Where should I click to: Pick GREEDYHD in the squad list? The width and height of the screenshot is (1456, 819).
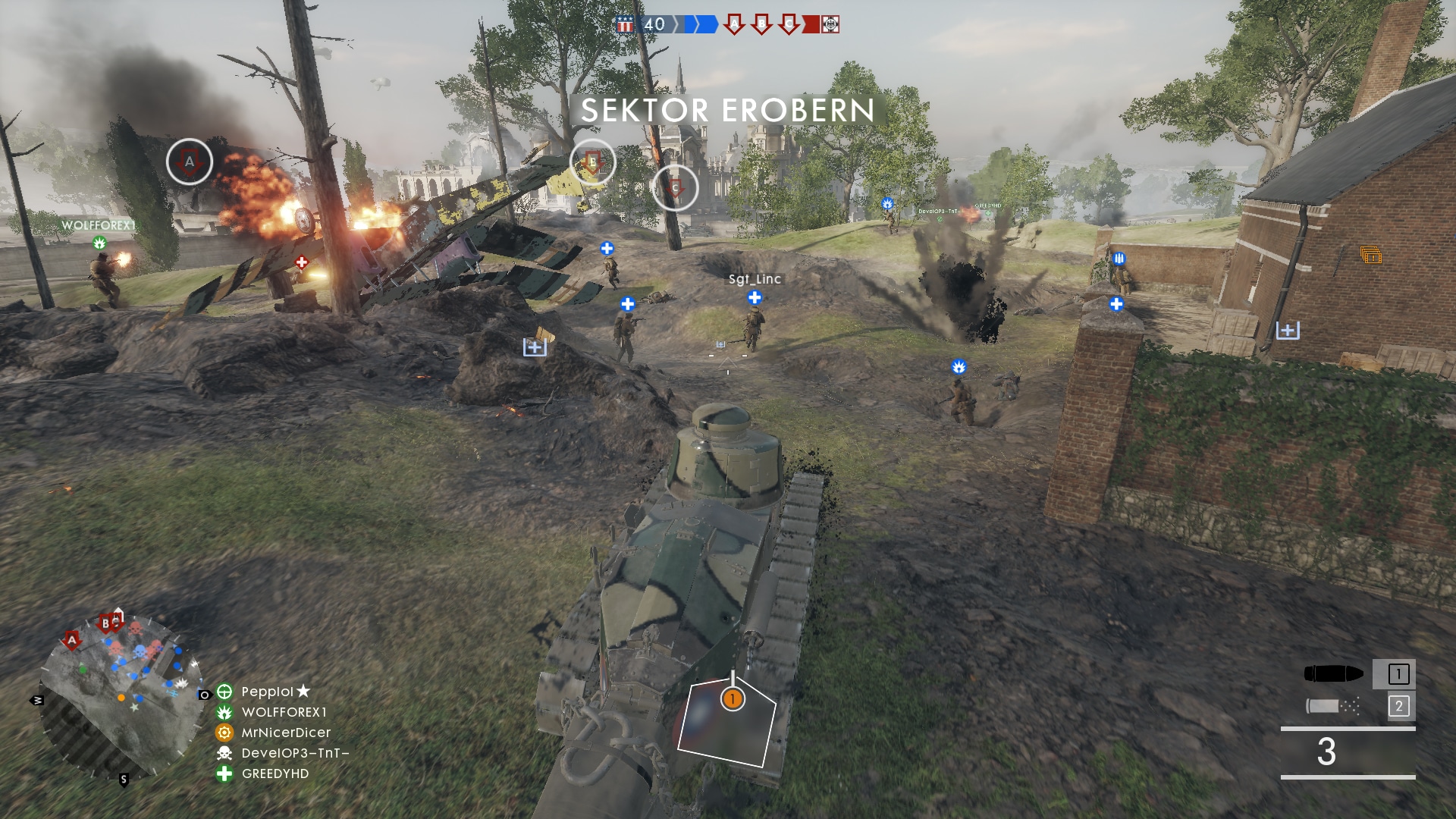[x=275, y=773]
